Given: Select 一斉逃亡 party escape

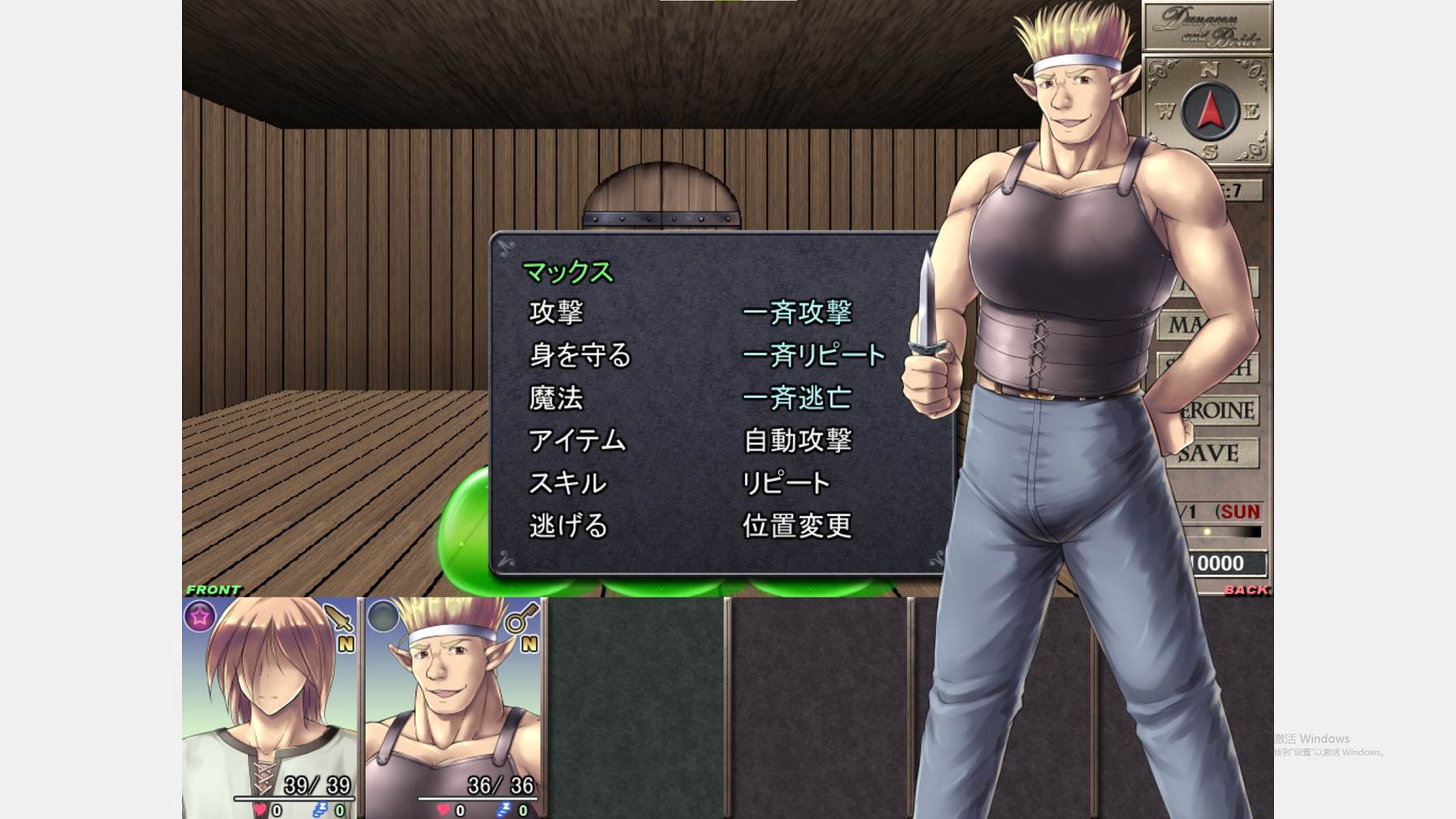Looking at the screenshot, I should [797, 398].
